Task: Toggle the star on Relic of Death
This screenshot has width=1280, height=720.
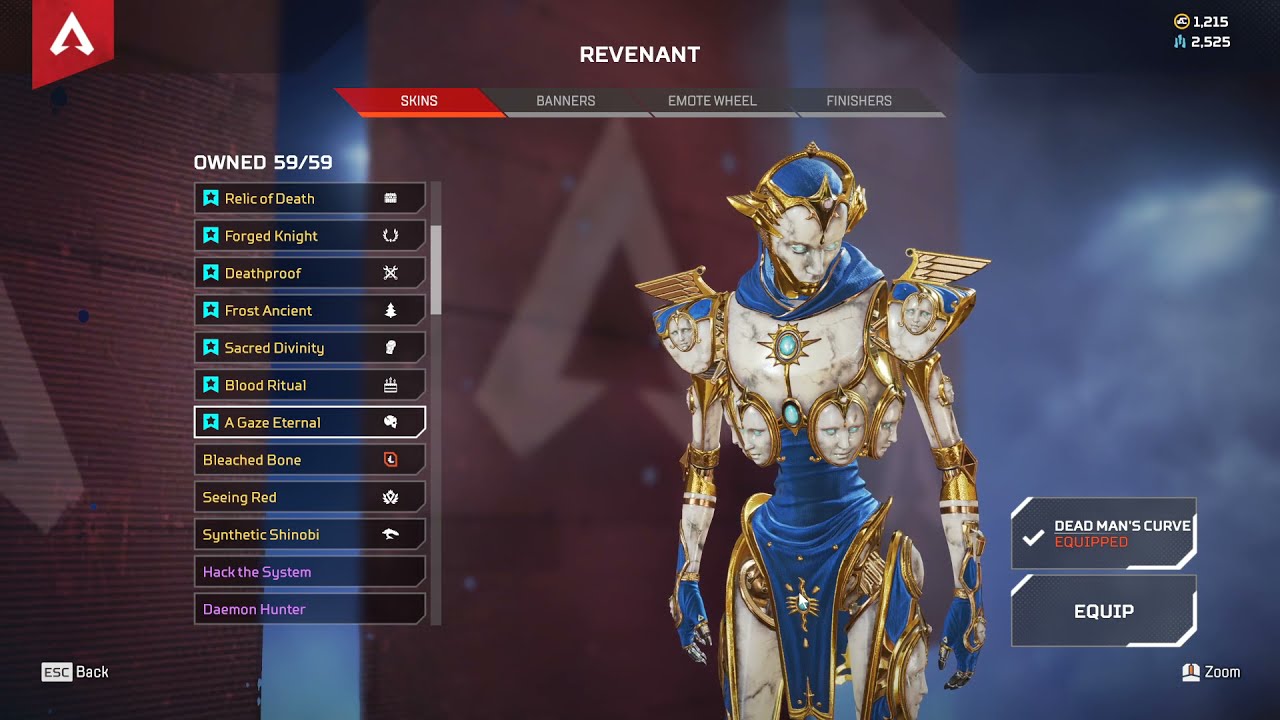Action: tap(211, 198)
